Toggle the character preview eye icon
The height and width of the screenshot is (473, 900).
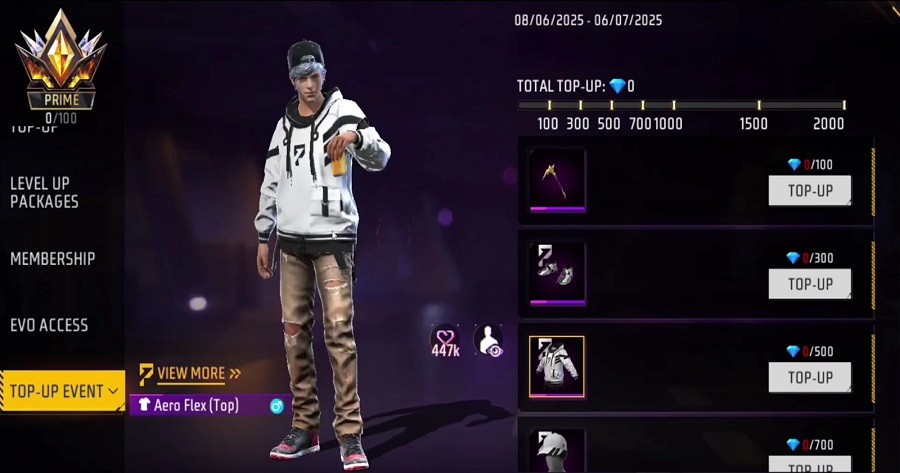tap(488, 341)
